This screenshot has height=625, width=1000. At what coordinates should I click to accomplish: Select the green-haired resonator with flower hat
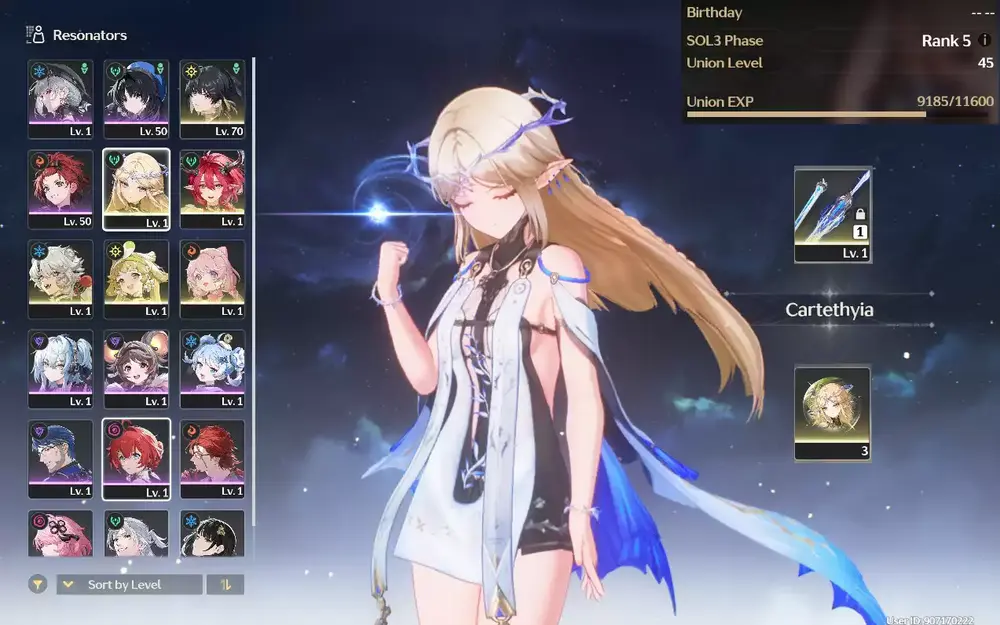pos(136,278)
